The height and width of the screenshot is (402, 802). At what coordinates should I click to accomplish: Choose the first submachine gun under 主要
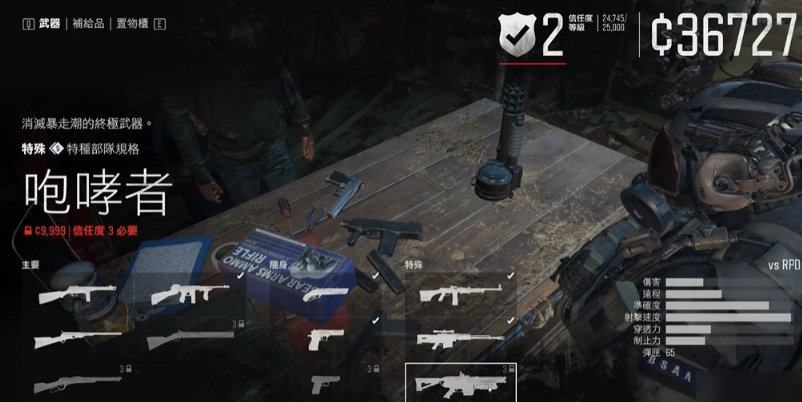coord(77,296)
